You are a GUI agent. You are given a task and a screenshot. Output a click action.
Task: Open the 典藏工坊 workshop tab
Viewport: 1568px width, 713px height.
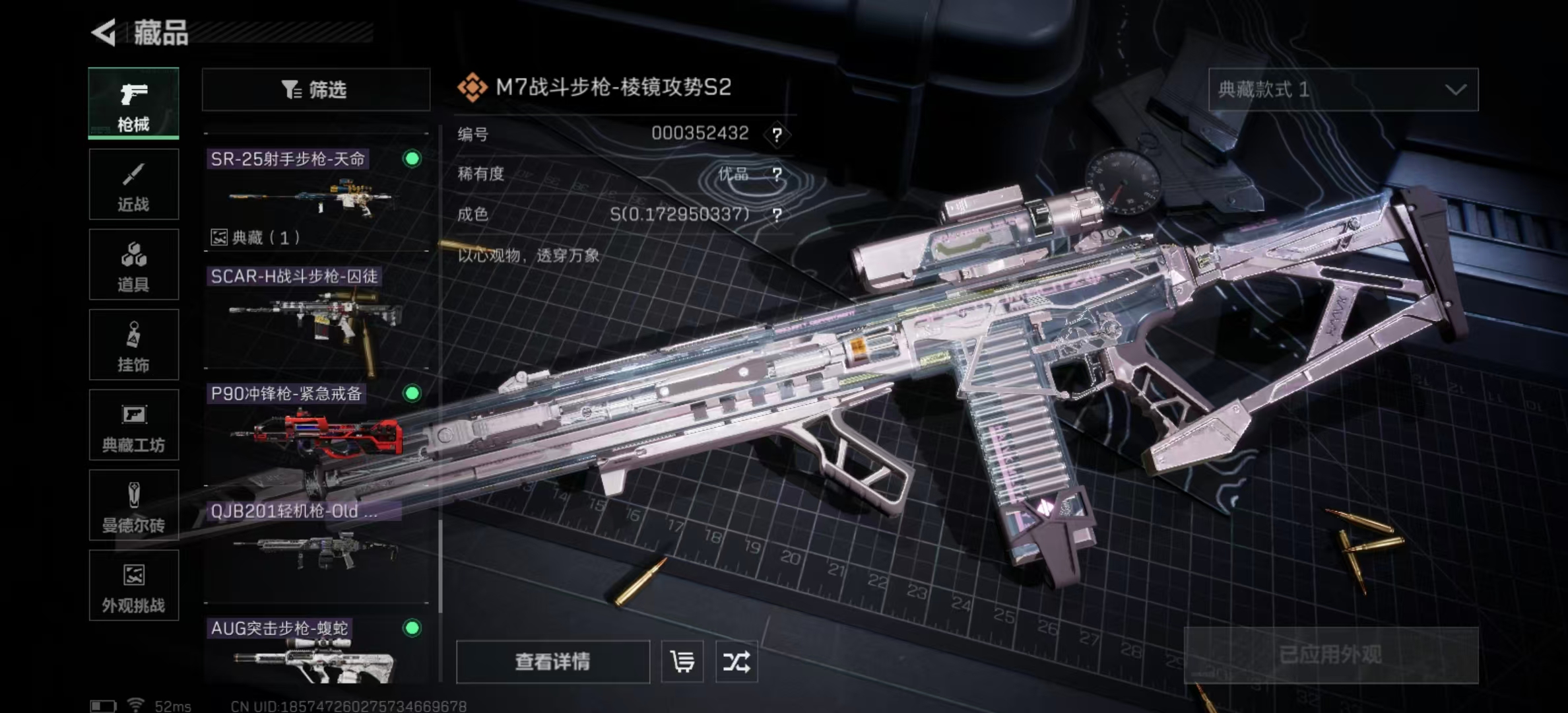point(133,425)
